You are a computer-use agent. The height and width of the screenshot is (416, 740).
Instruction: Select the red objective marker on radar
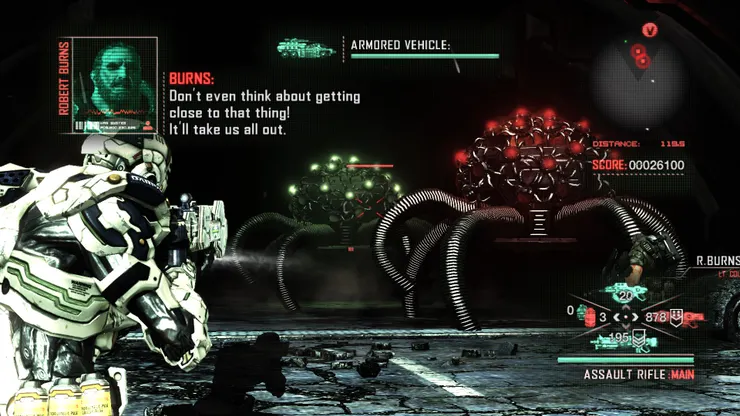pos(650,30)
